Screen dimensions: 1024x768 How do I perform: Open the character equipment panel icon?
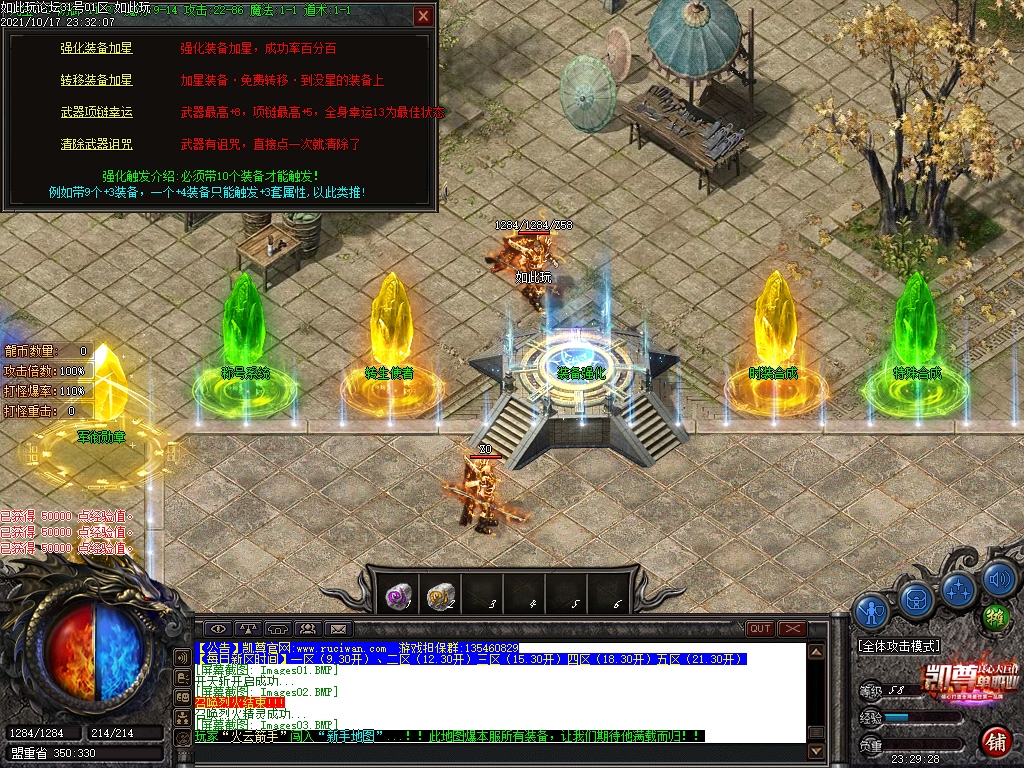point(872,609)
